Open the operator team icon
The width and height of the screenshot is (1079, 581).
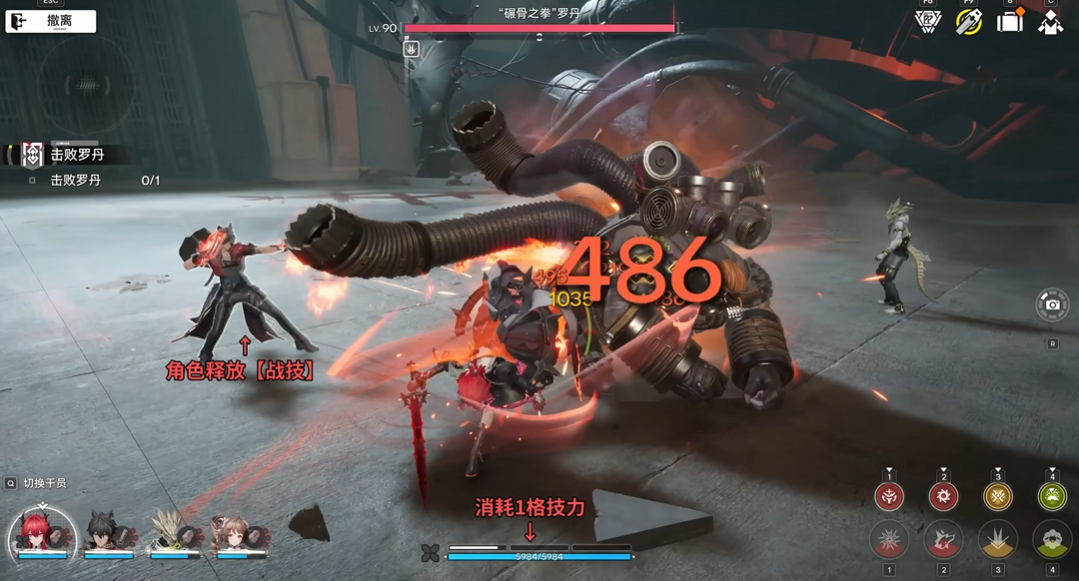pyautogui.click(x=1050, y=21)
